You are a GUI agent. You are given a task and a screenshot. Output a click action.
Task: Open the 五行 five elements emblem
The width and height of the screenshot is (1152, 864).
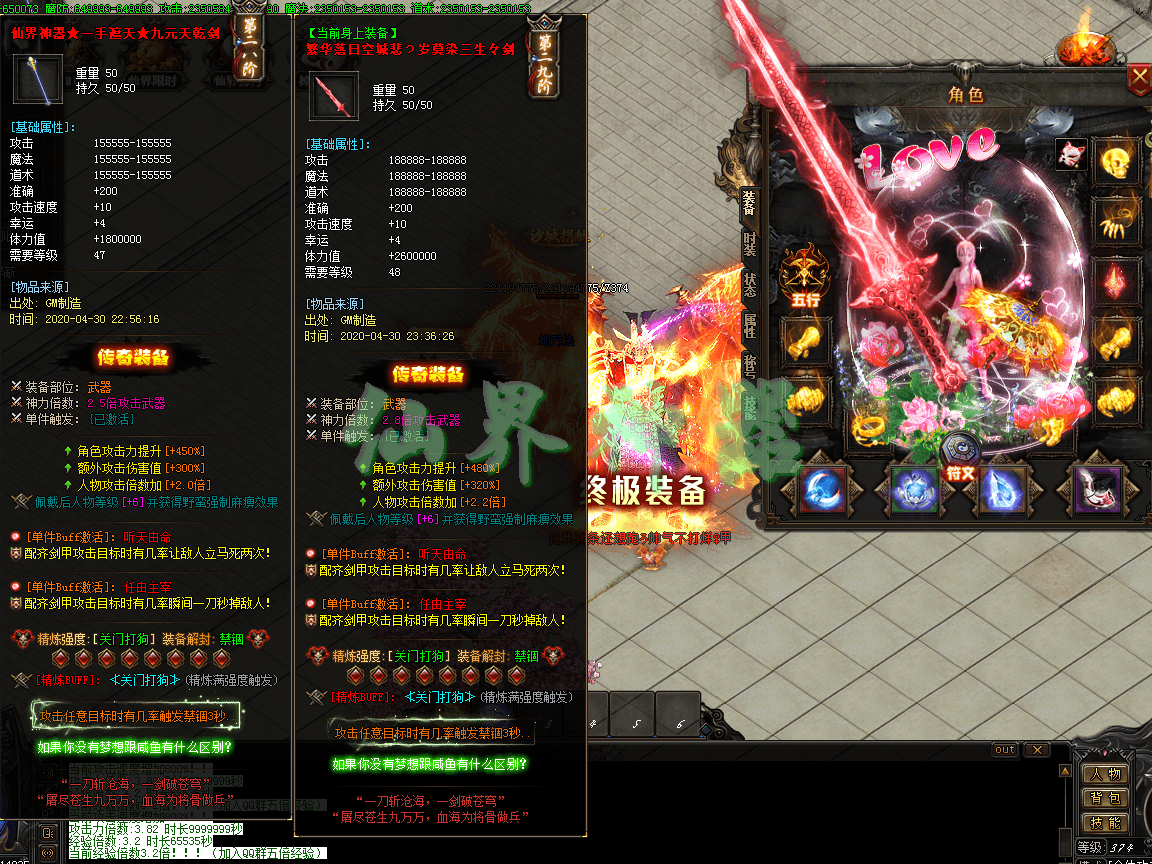point(805,276)
